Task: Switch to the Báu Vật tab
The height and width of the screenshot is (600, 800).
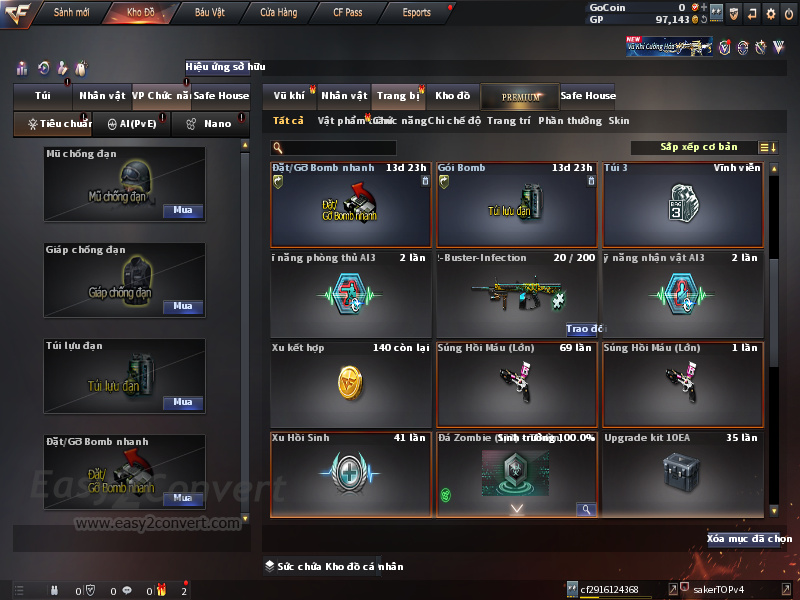Action: pos(209,13)
